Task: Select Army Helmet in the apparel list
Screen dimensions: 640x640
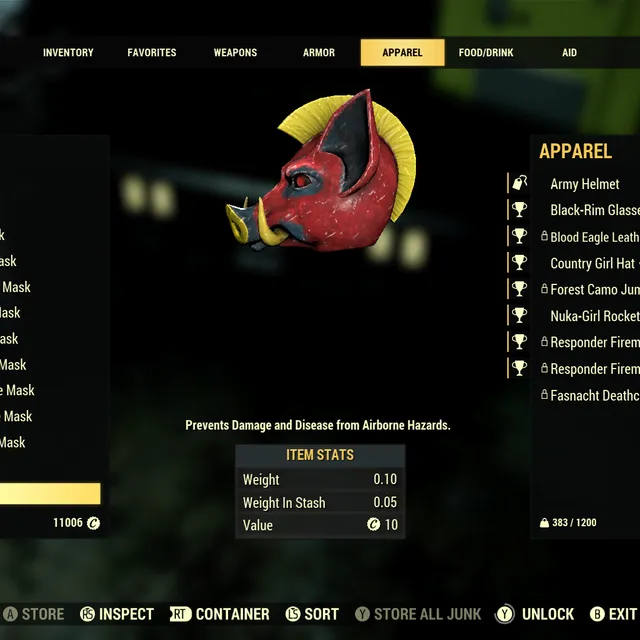Action: coord(585,184)
